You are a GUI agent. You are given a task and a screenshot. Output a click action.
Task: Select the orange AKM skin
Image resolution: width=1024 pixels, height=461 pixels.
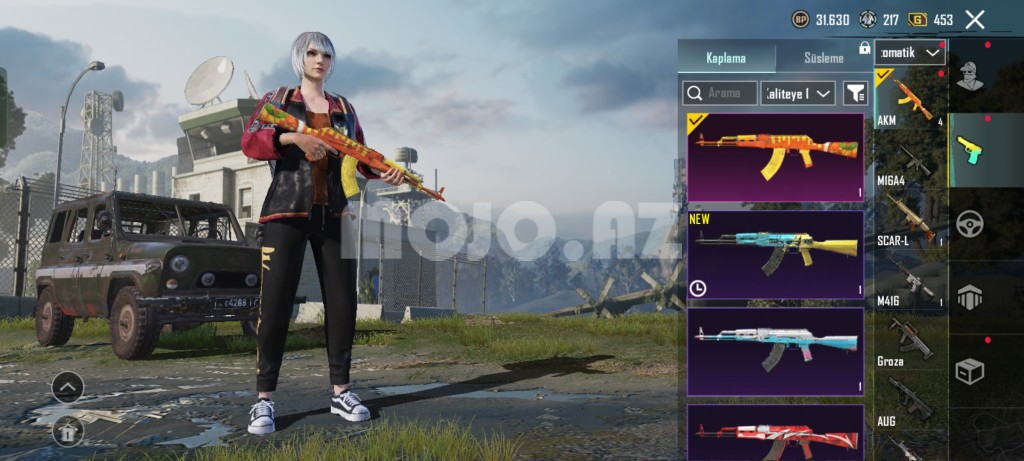coord(775,157)
